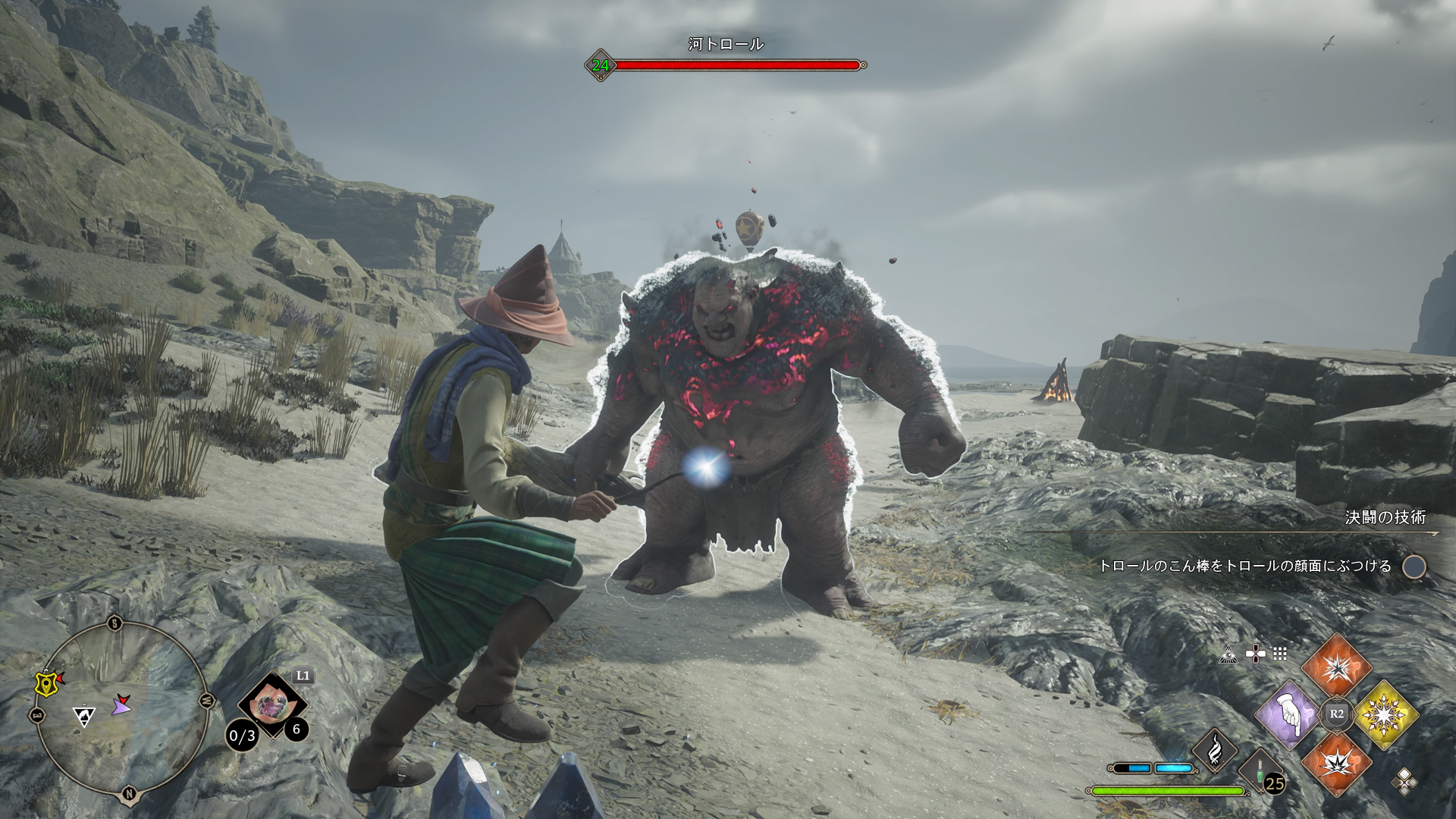The width and height of the screenshot is (1456, 819).
Task: Select the white triangle cave marker on minimap
Action: pos(83,715)
